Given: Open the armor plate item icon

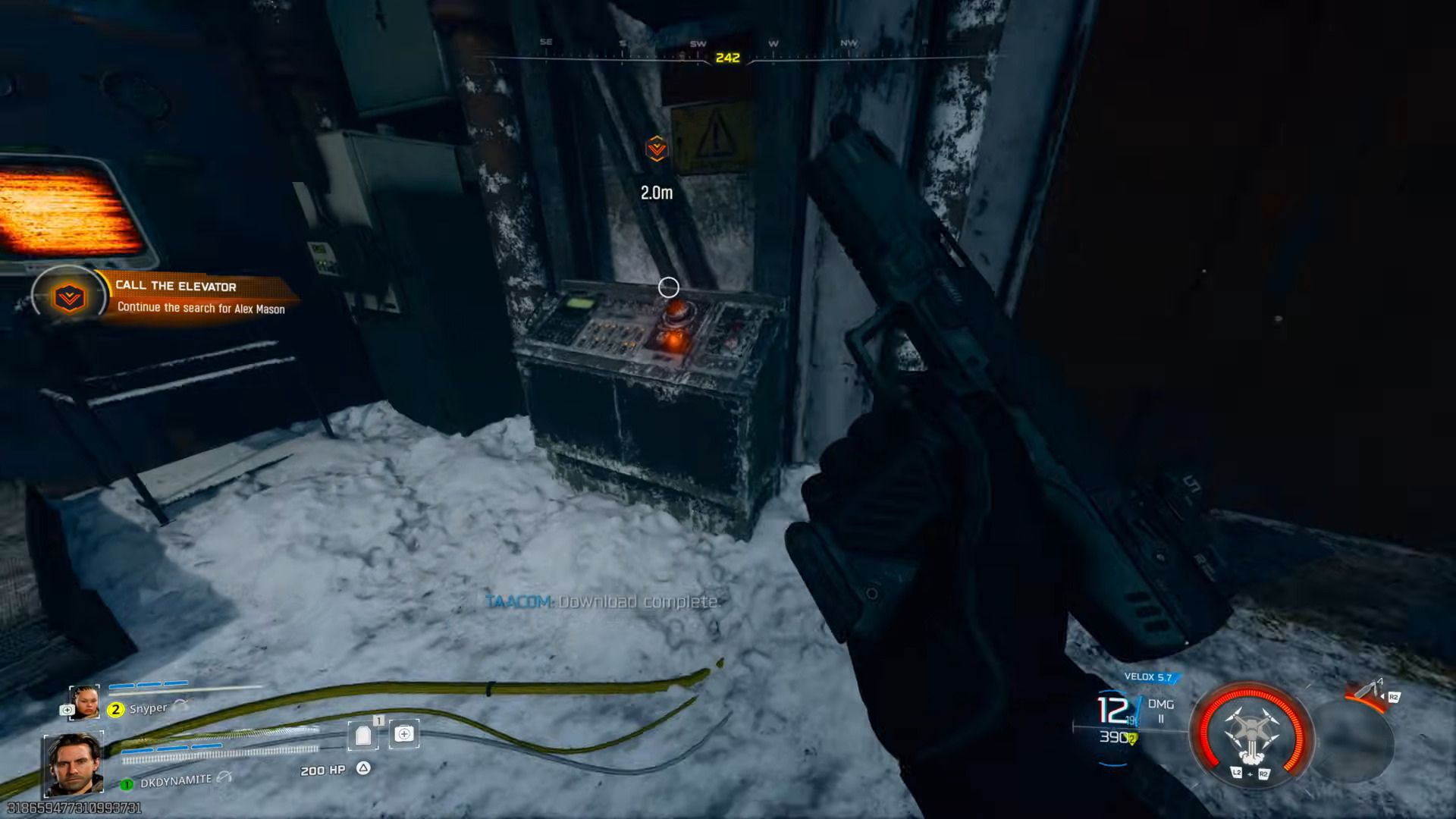Looking at the screenshot, I should pyautogui.click(x=362, y=734).
